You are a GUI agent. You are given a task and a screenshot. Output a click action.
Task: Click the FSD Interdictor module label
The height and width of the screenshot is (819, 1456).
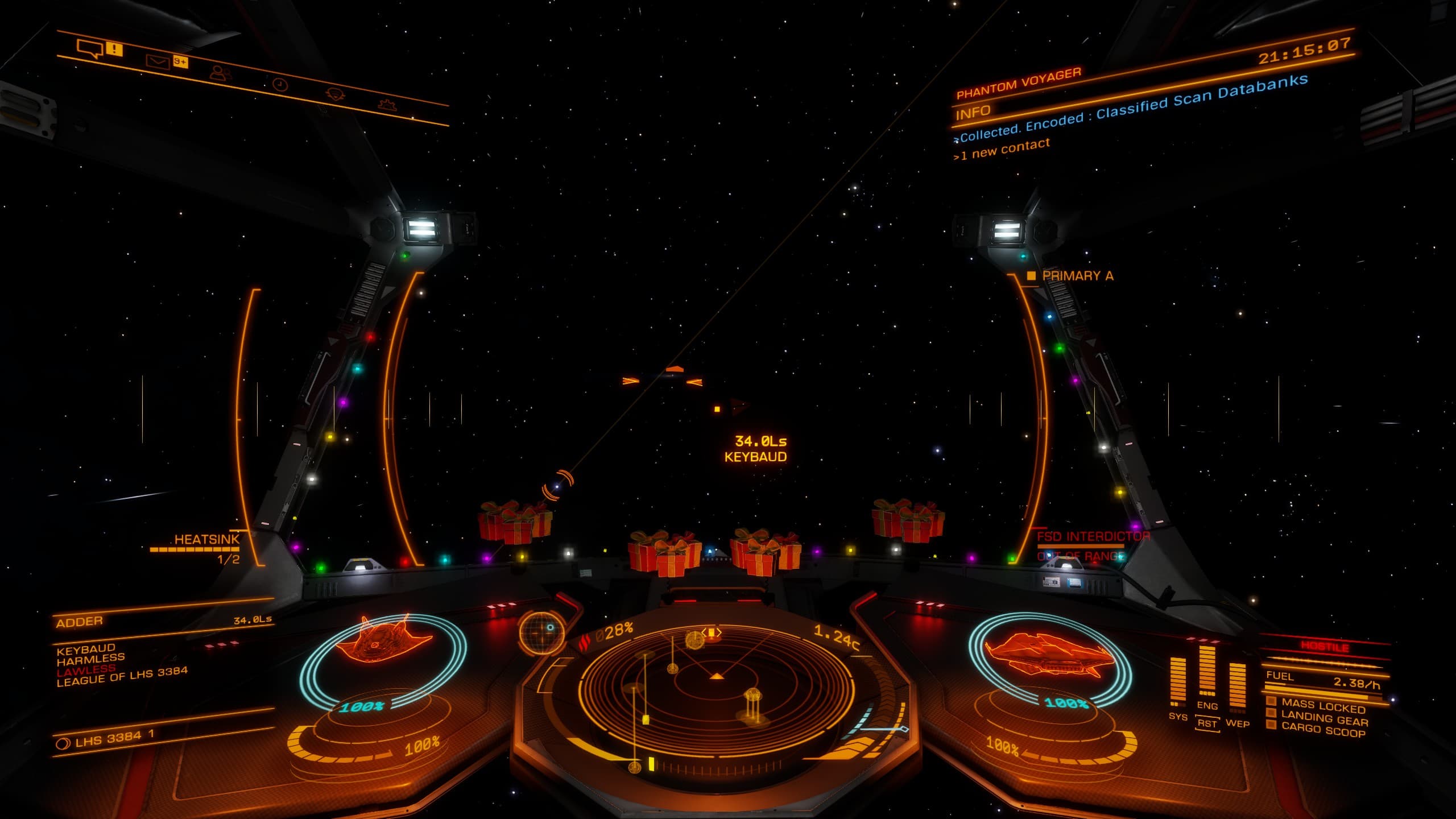pyautogui.click(x=1093, y=536)
